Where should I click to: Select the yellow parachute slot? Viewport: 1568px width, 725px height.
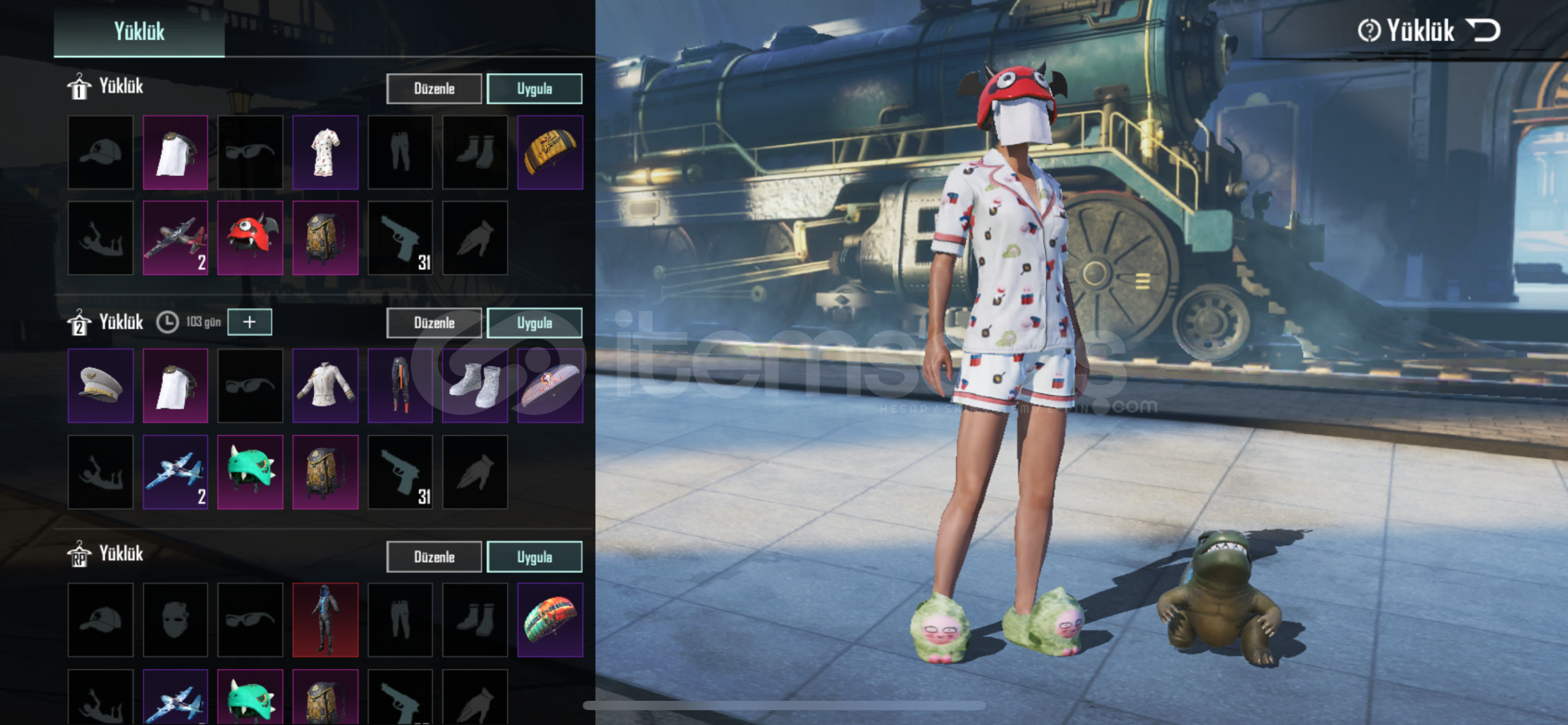click(x=550, y=152)
